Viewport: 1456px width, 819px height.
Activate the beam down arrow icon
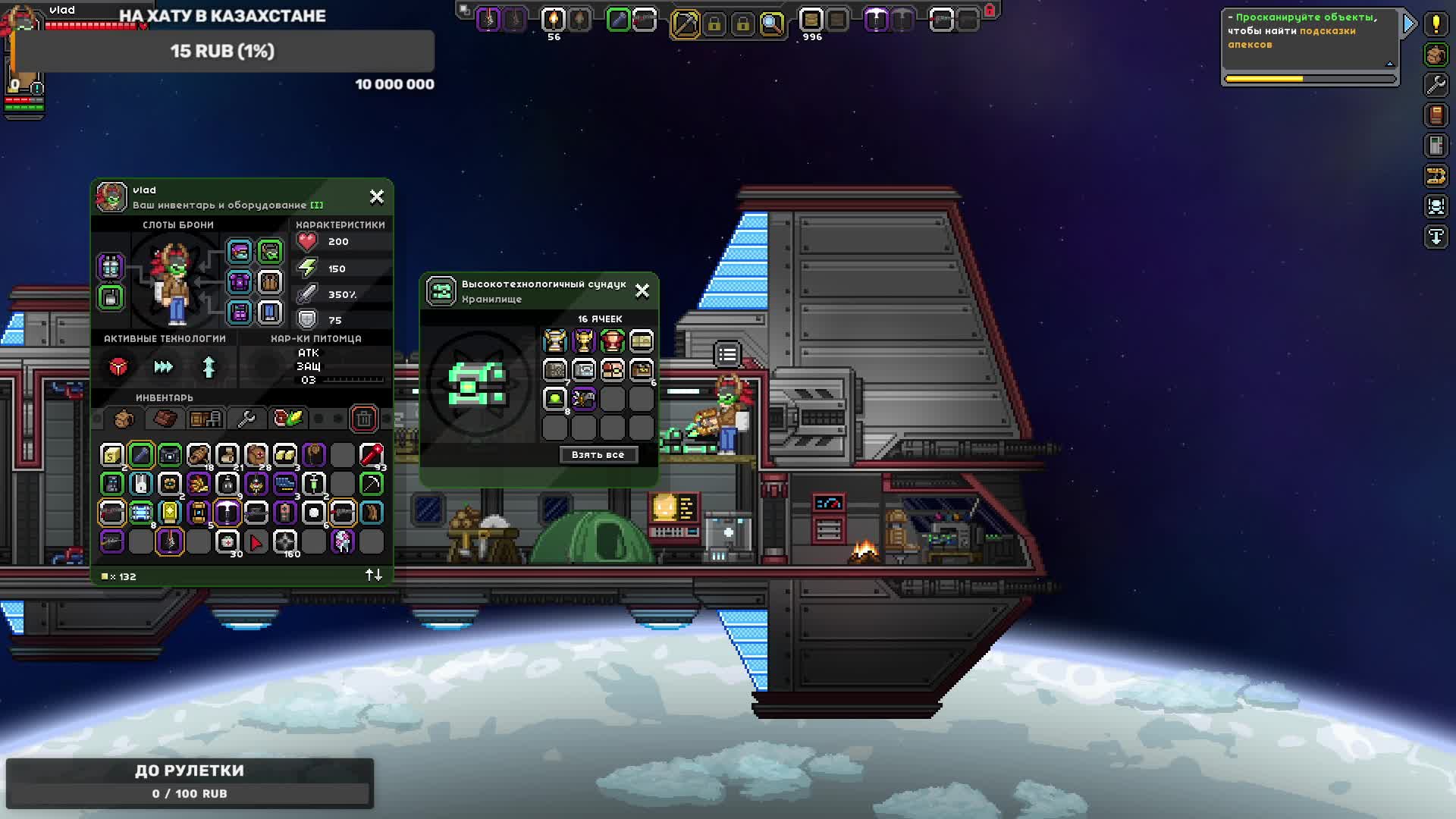coord(1436,237)
